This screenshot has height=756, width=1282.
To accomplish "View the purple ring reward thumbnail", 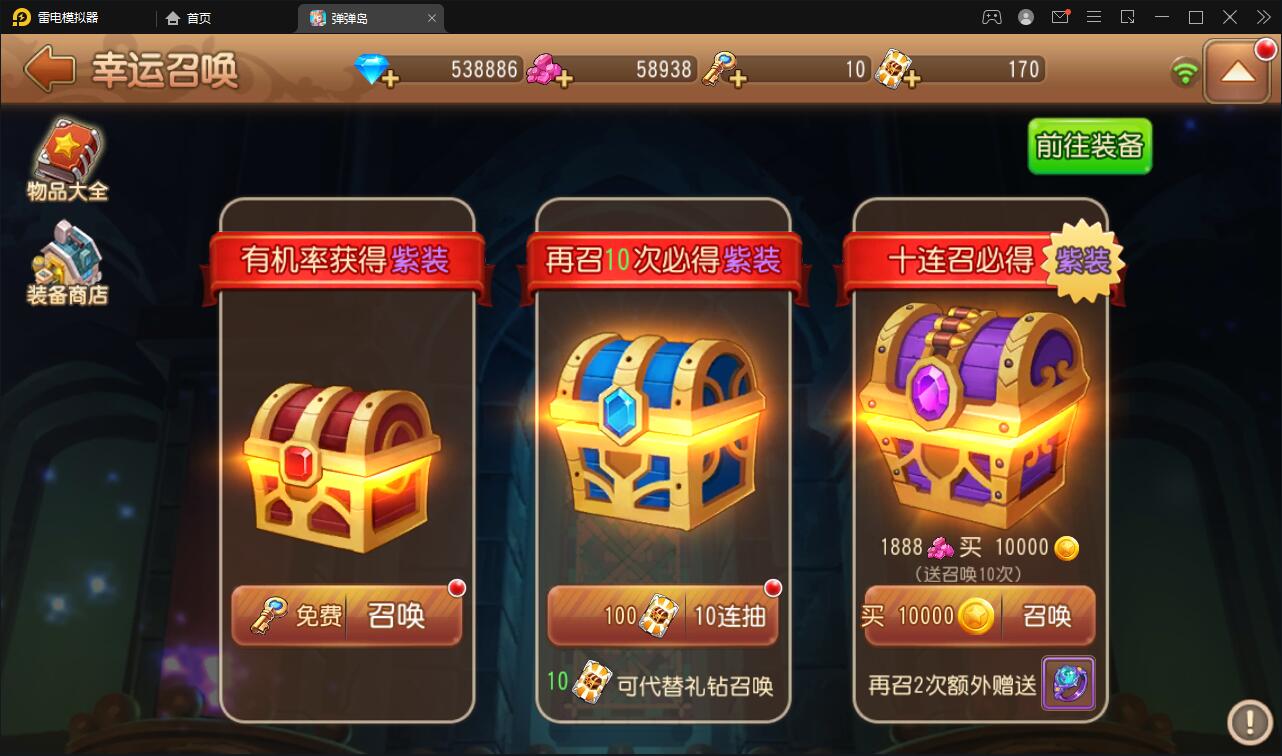I will tap(1068, 684).
